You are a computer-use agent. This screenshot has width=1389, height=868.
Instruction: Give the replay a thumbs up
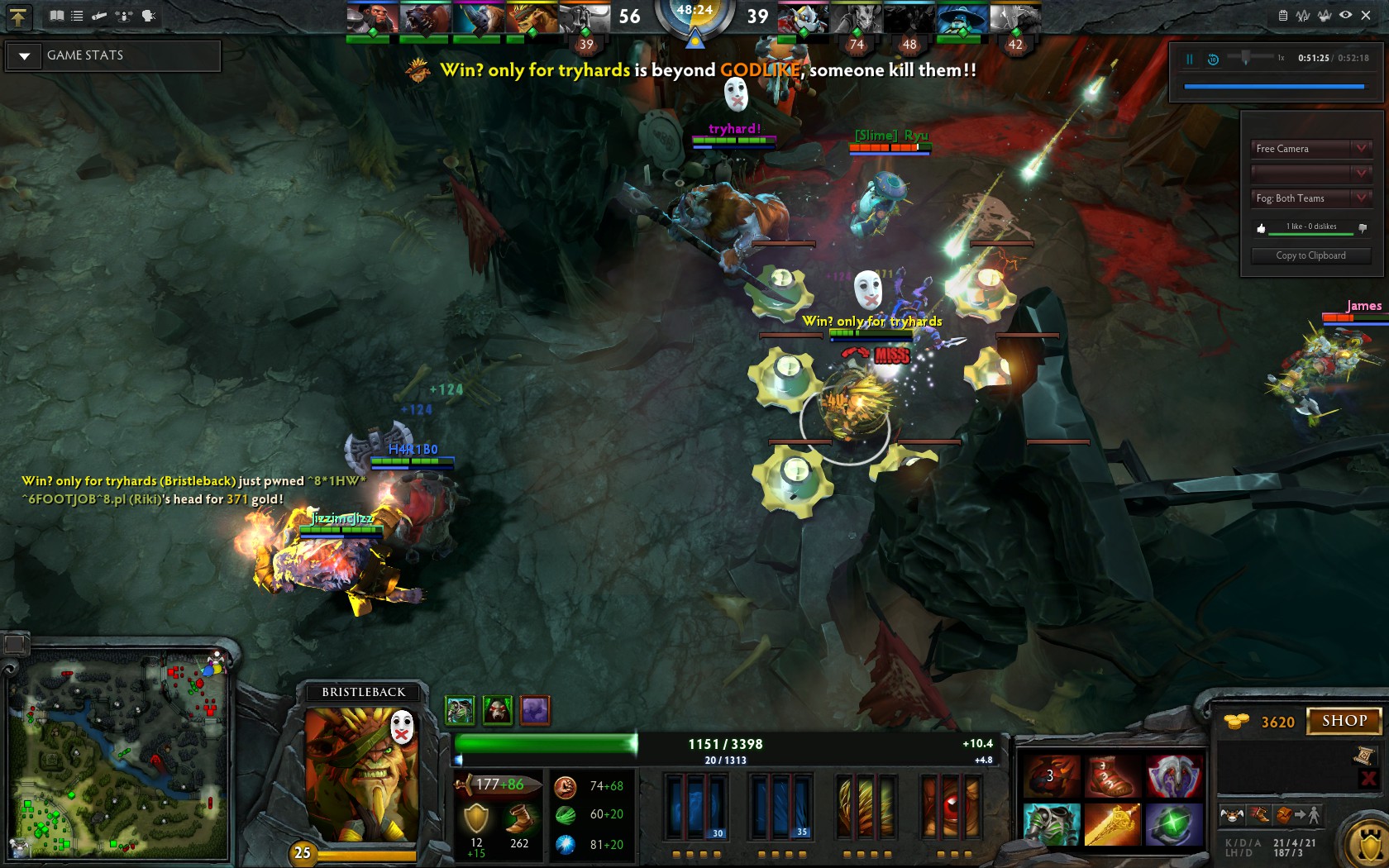pos(1261,228)
